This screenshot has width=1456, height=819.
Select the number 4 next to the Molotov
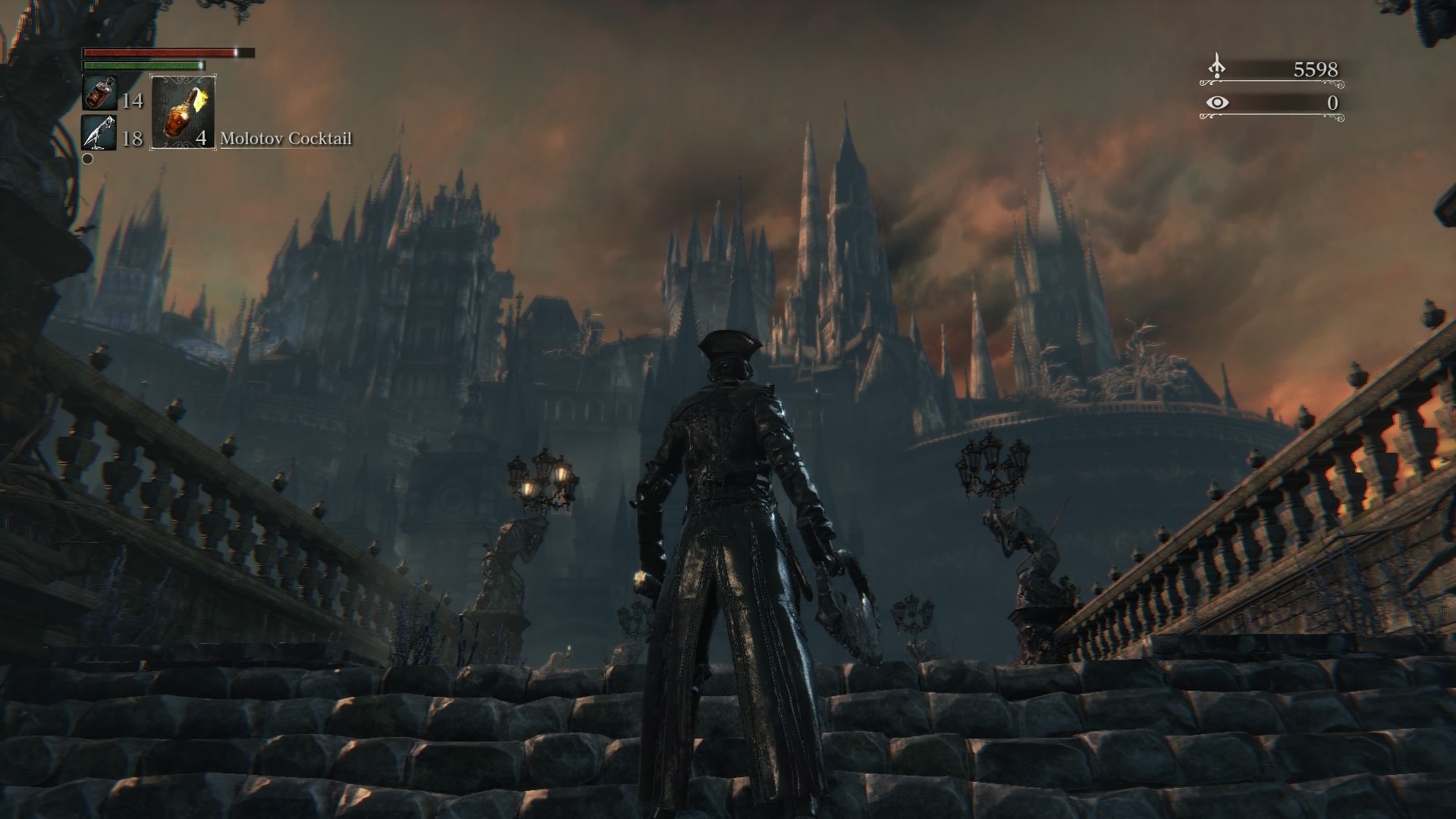pos(201,140)
